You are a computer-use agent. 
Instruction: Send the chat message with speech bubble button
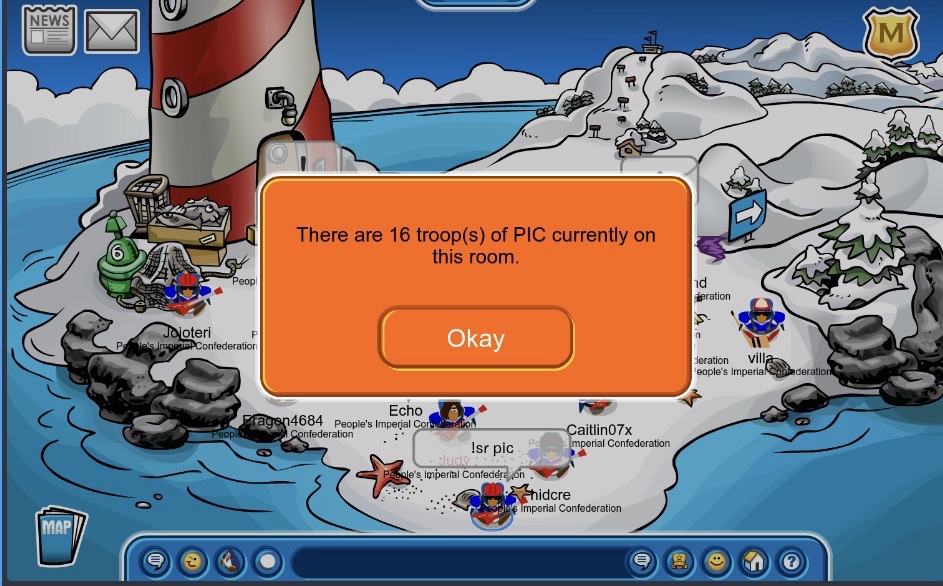[640, 561]
